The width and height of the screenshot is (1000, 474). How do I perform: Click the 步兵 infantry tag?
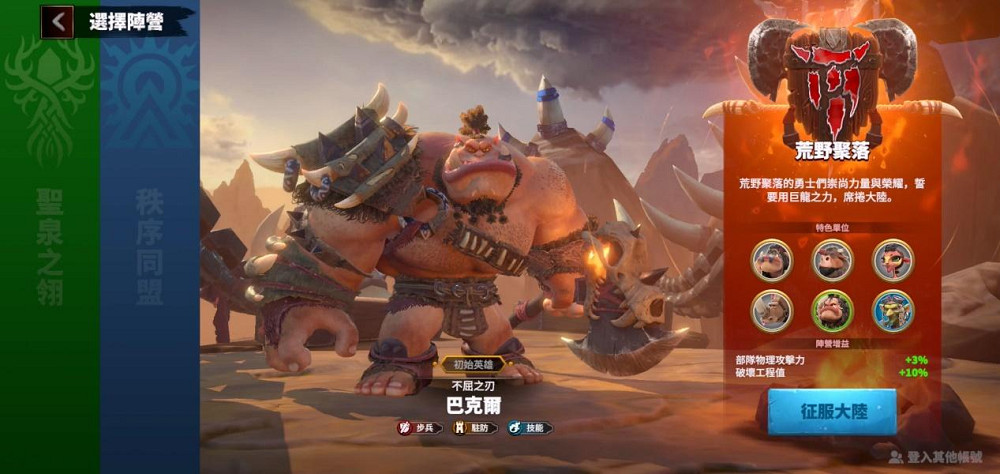click(x=420, y=428)
